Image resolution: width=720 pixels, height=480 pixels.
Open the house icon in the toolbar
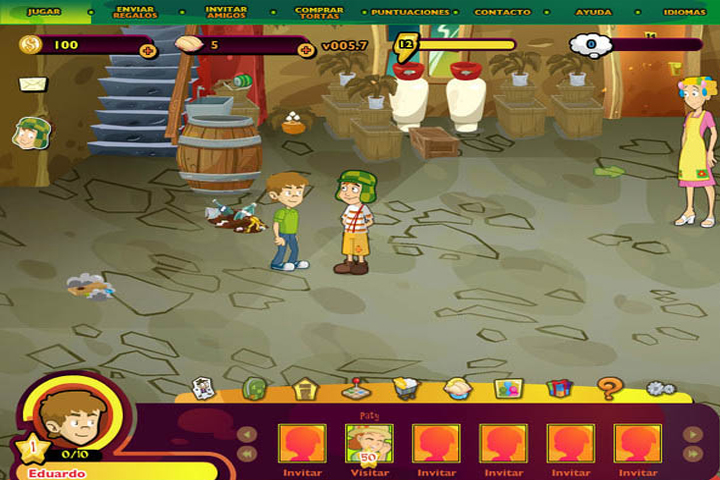tap(305, 388)
